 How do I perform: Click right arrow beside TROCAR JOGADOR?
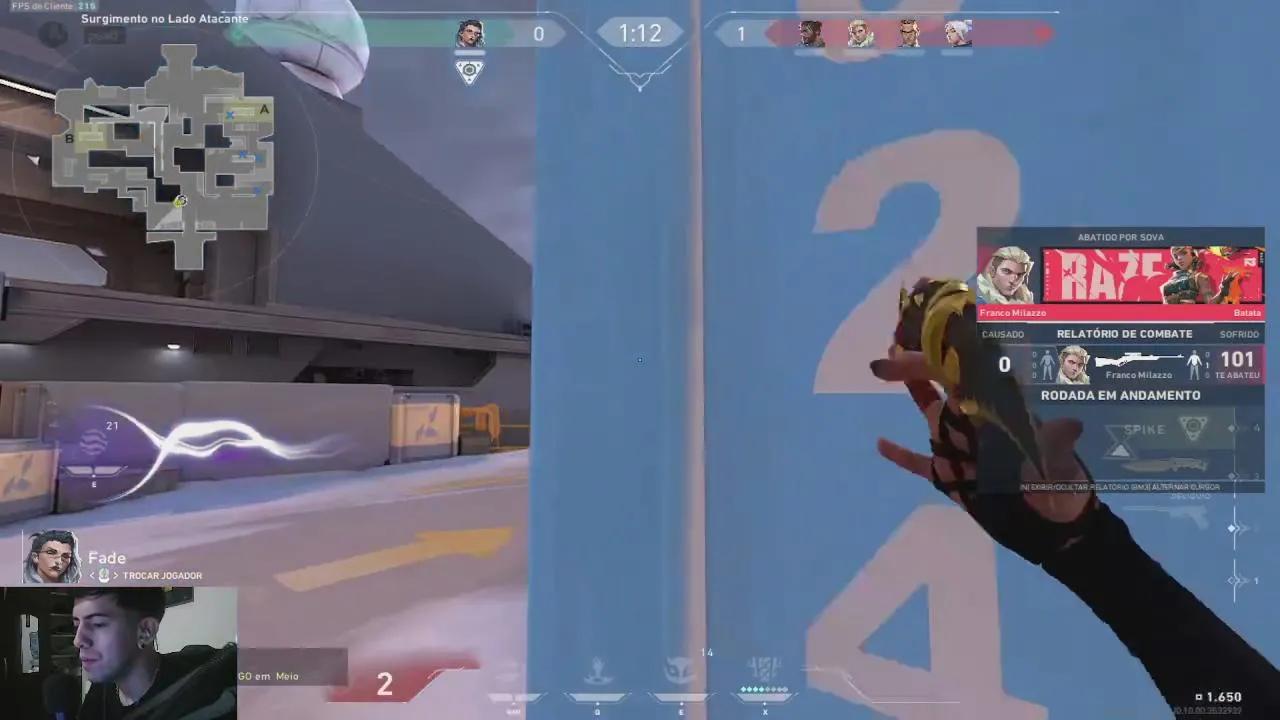(x=116, y=575)
